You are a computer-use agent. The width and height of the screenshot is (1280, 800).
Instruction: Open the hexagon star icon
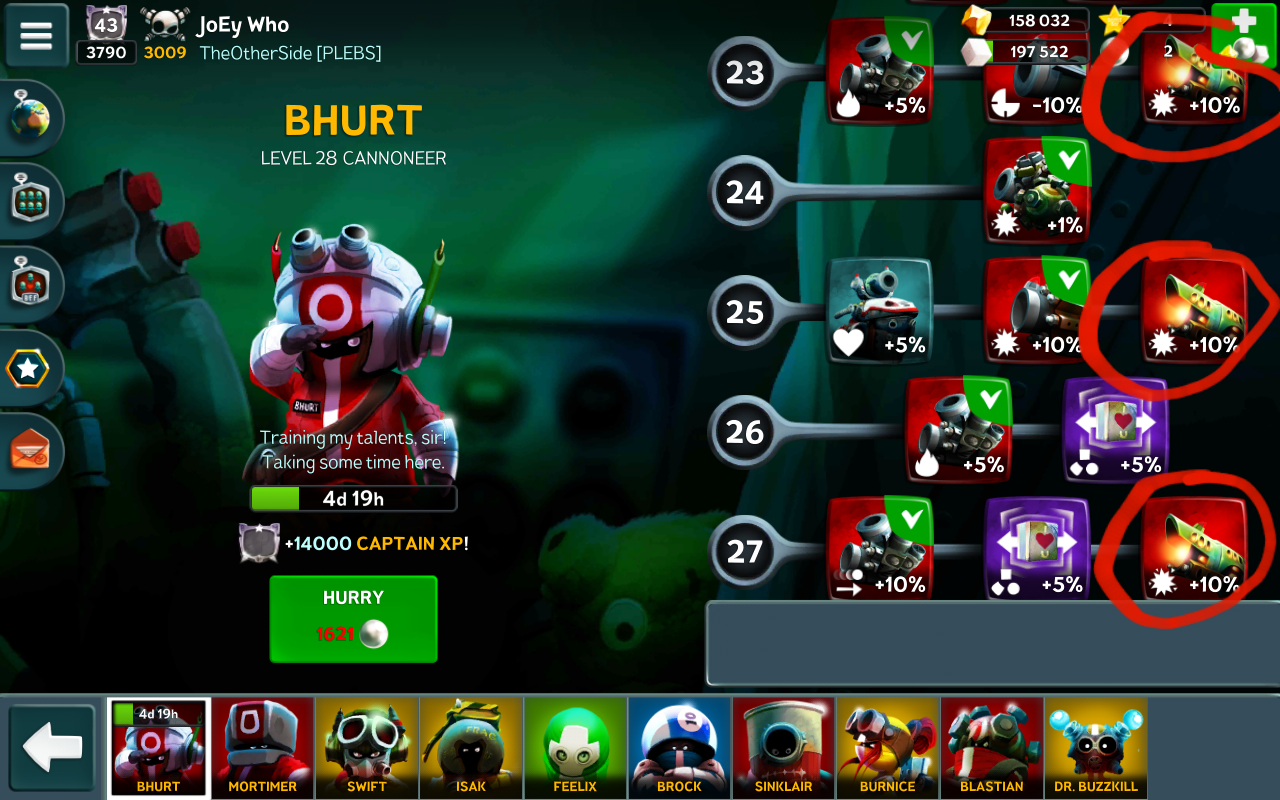(x=28, y=369)
